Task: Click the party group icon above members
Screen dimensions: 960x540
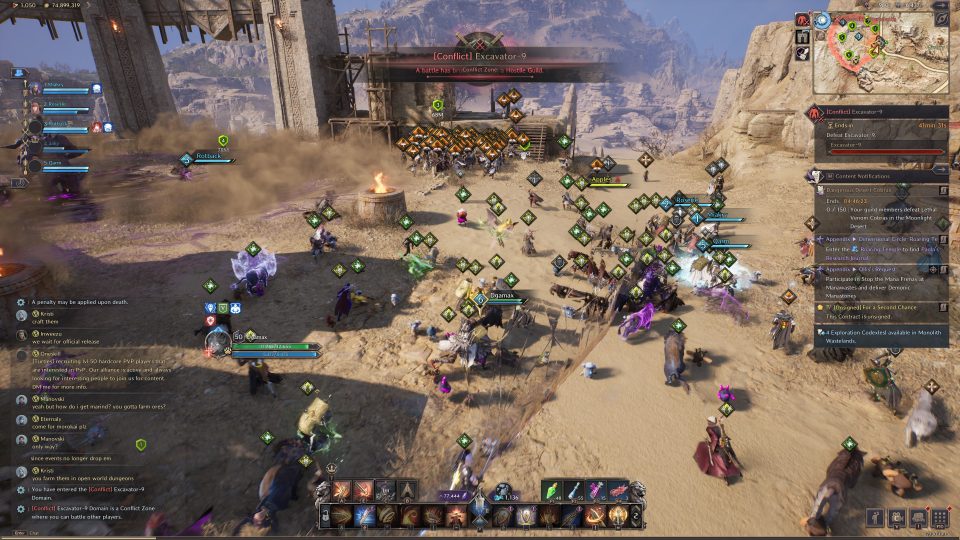Action: [x=19, y=72]
